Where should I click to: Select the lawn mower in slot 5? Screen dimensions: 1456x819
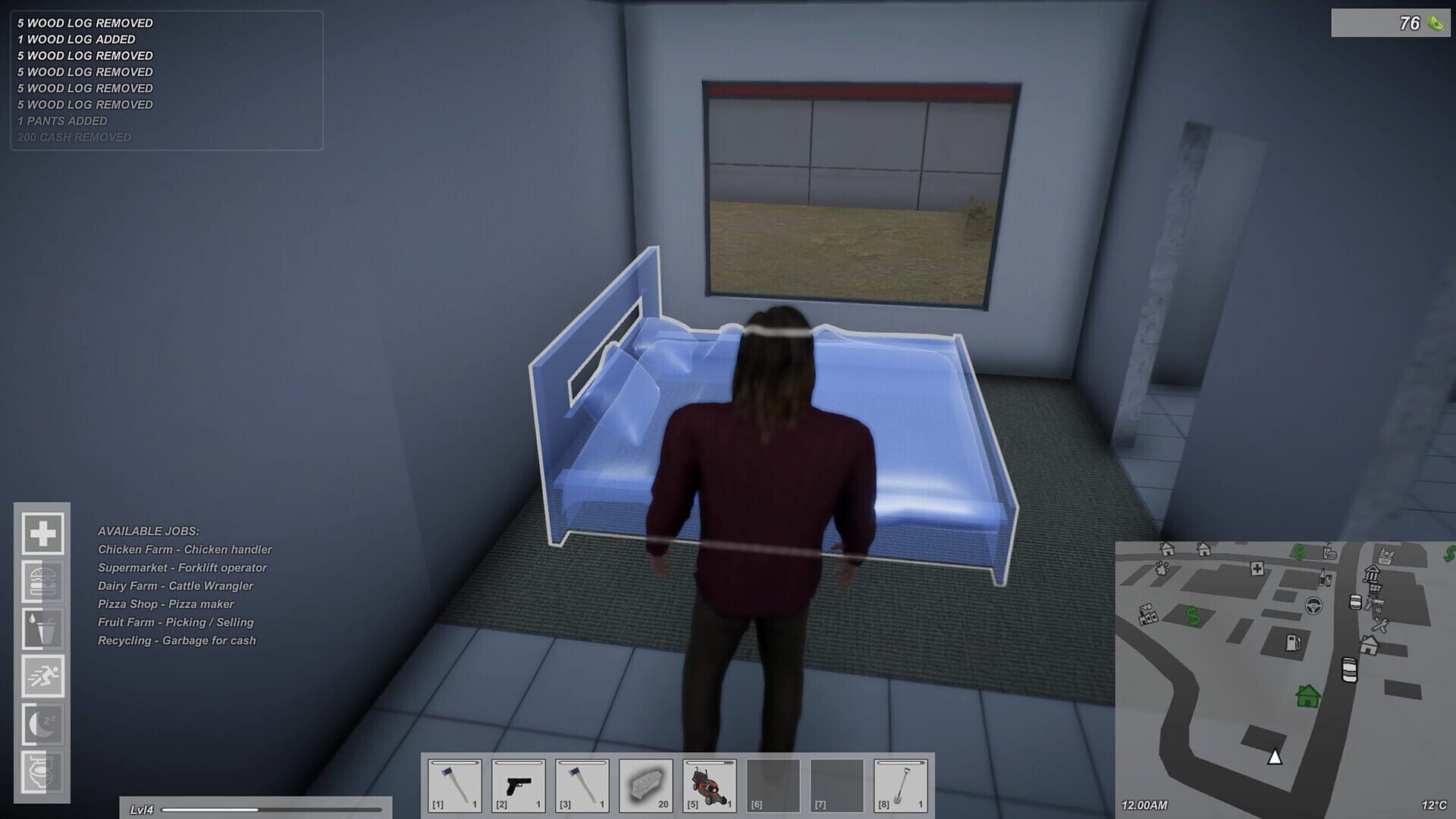tap(710, 786)
